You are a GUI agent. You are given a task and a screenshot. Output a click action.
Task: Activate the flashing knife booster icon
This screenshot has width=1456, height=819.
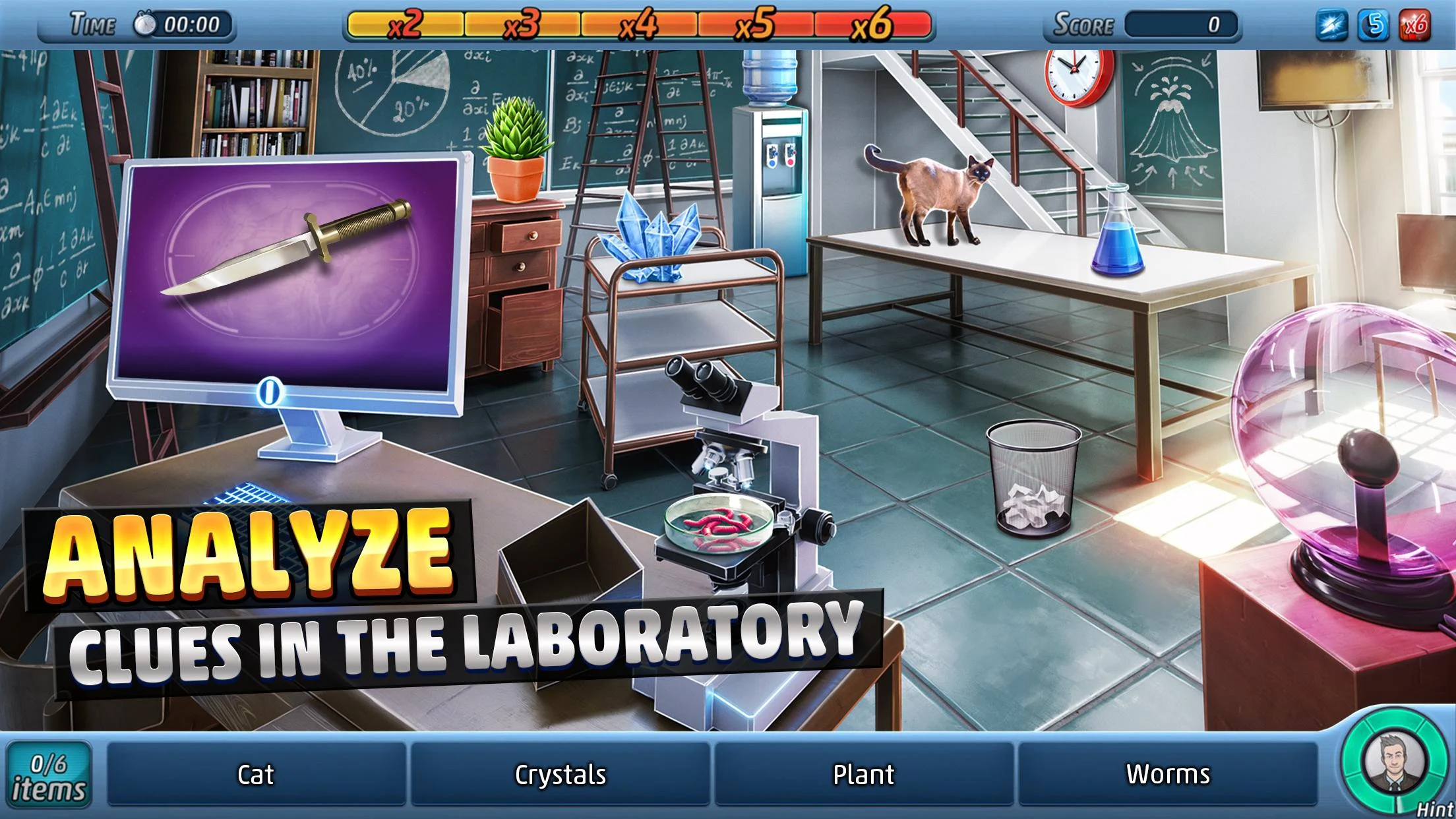tap(1331, 26)
